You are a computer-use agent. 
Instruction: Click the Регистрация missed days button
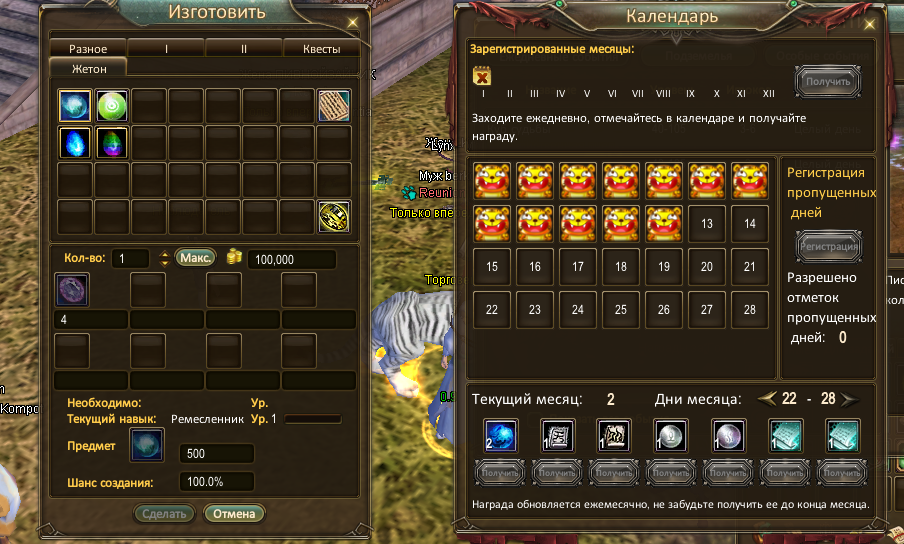[829, 245]
